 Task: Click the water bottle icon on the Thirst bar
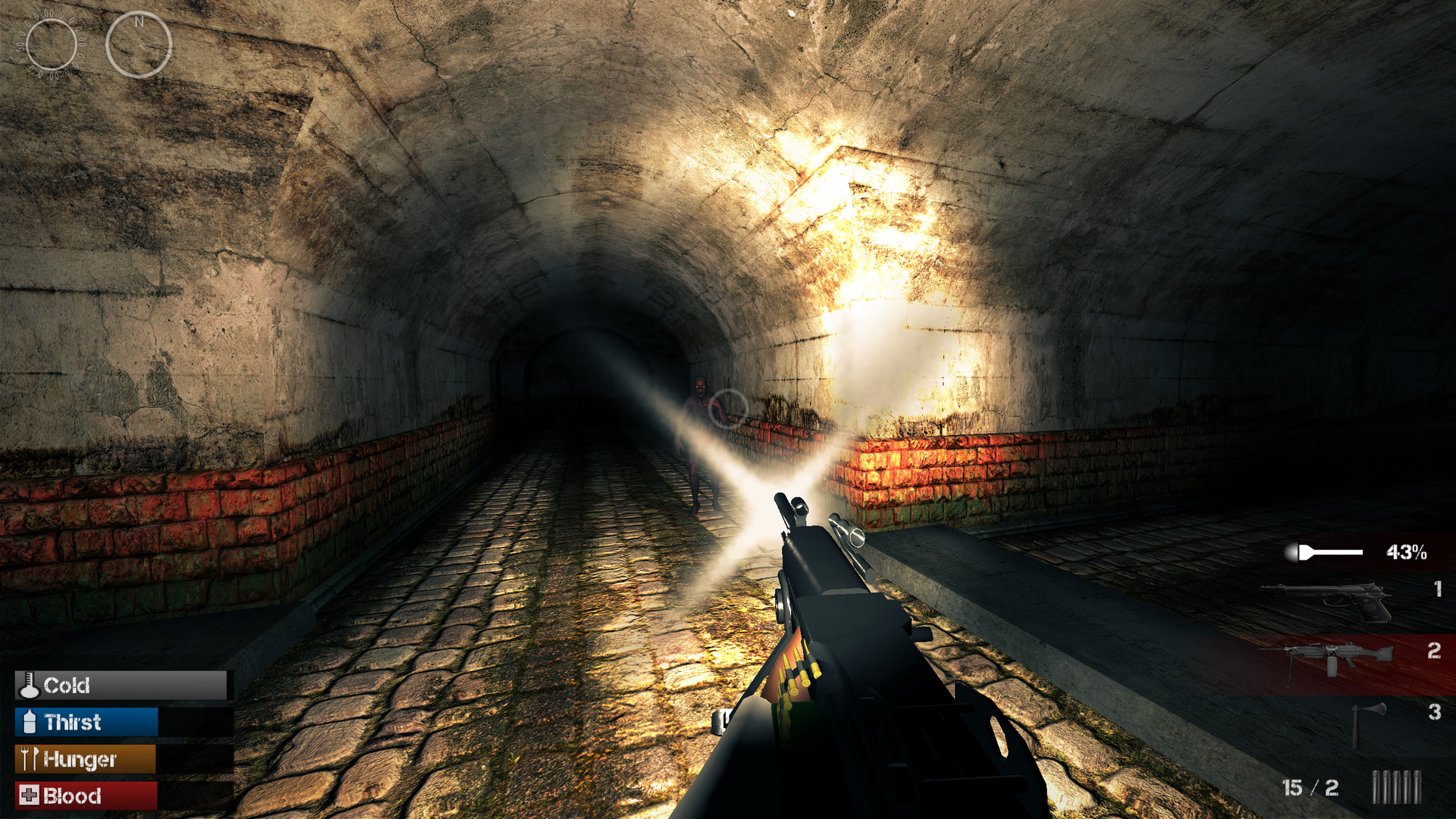[29, 723]
